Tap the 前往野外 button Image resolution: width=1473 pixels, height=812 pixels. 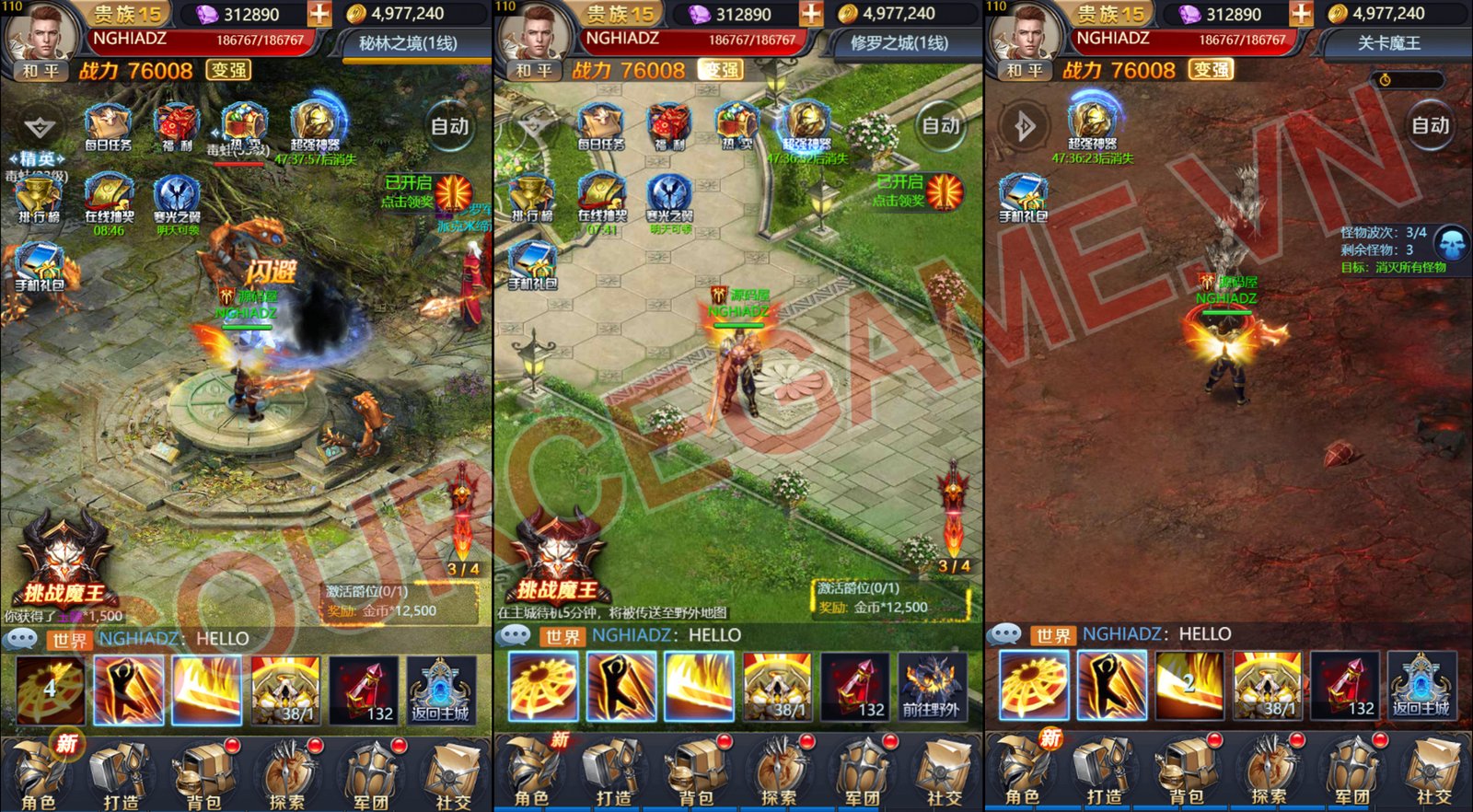931,688
